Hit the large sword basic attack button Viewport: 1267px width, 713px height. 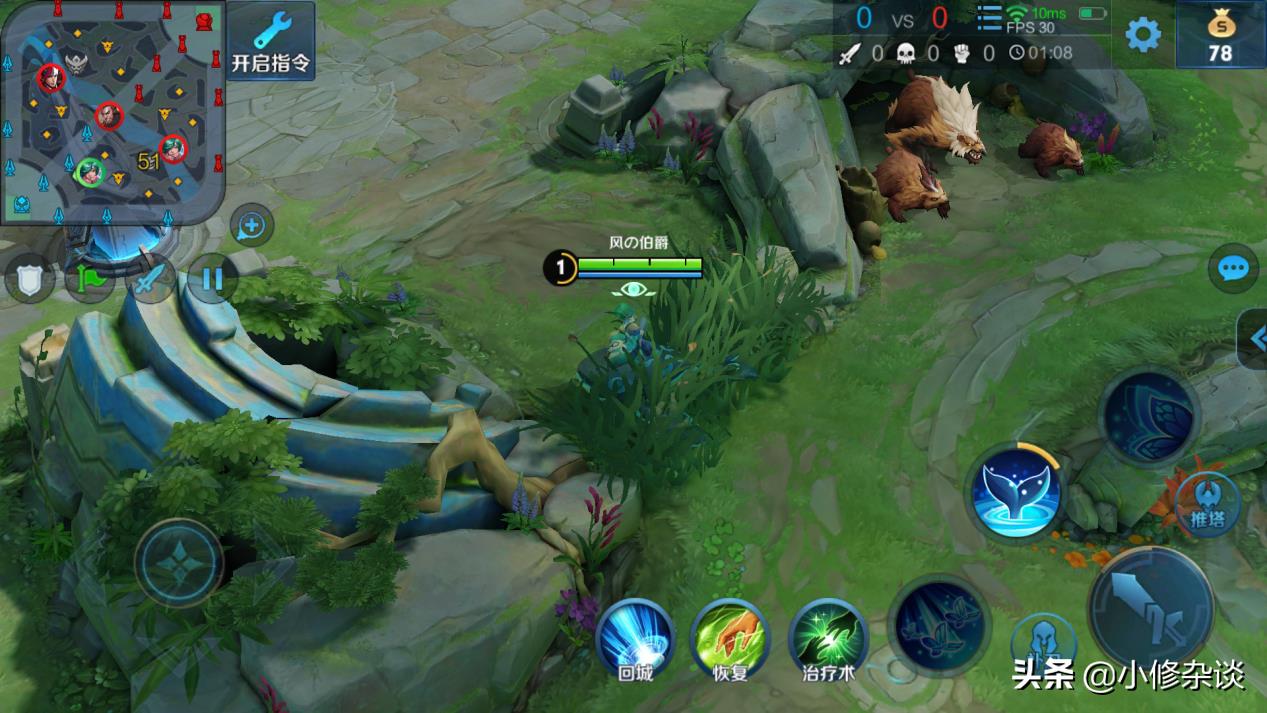click(1151, 608)
